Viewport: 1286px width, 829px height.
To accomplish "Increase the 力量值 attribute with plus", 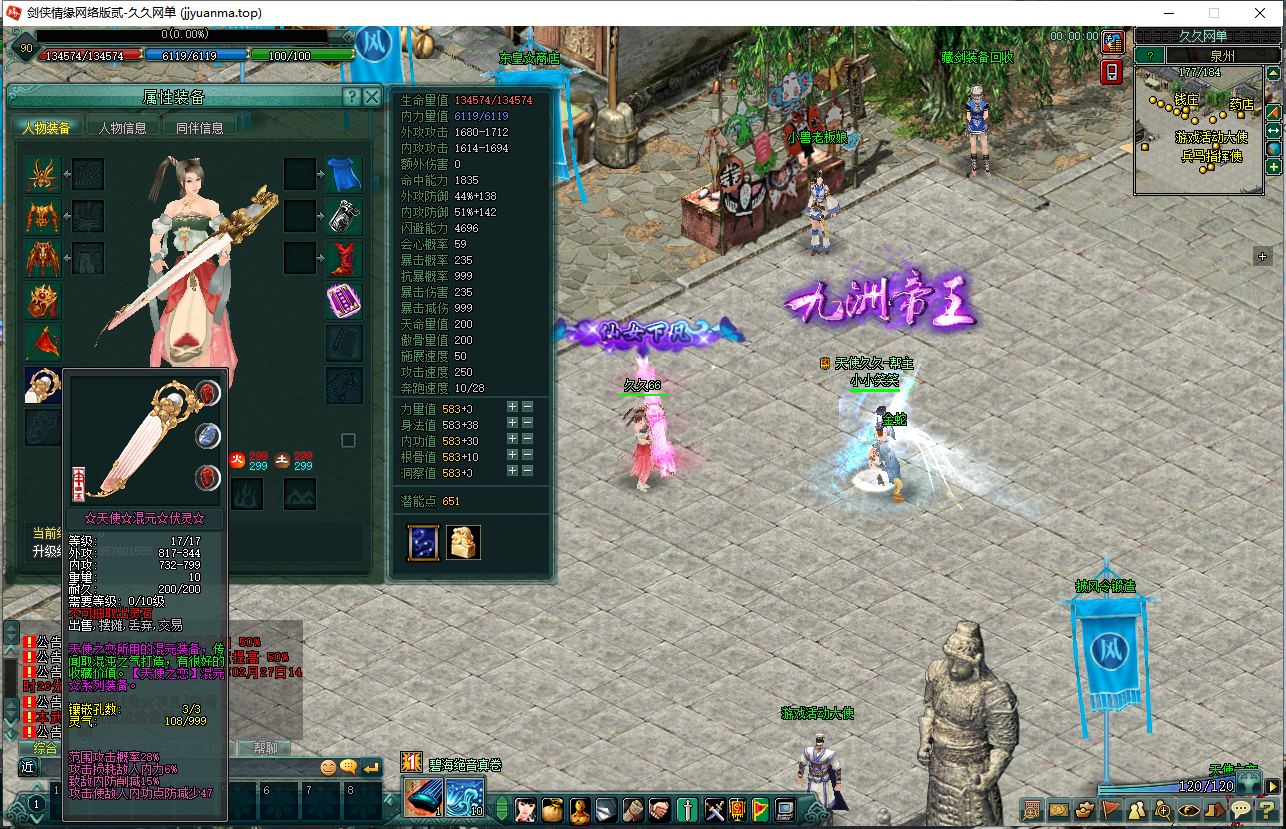I will tap(512, 407).
